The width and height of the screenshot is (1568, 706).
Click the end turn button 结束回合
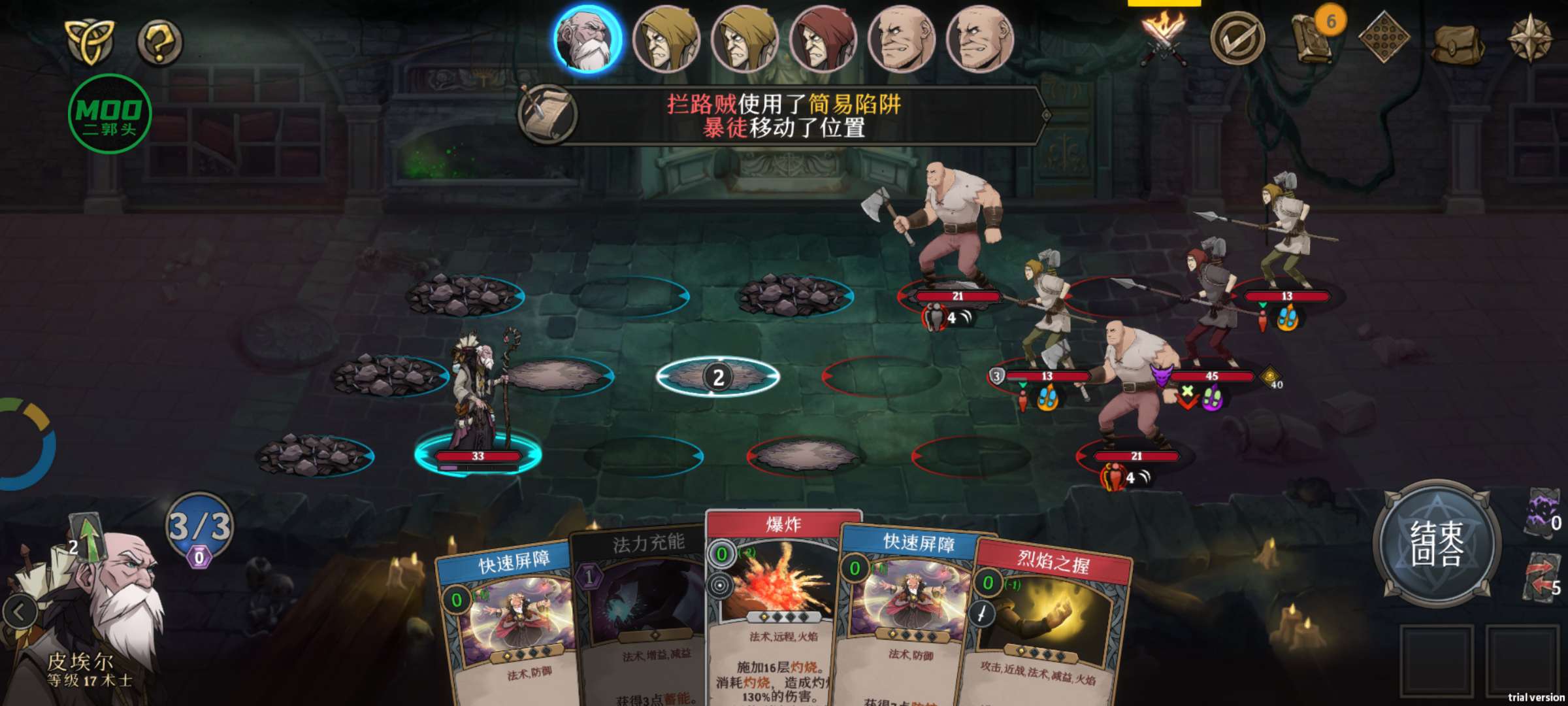(x=1436, y=543)
